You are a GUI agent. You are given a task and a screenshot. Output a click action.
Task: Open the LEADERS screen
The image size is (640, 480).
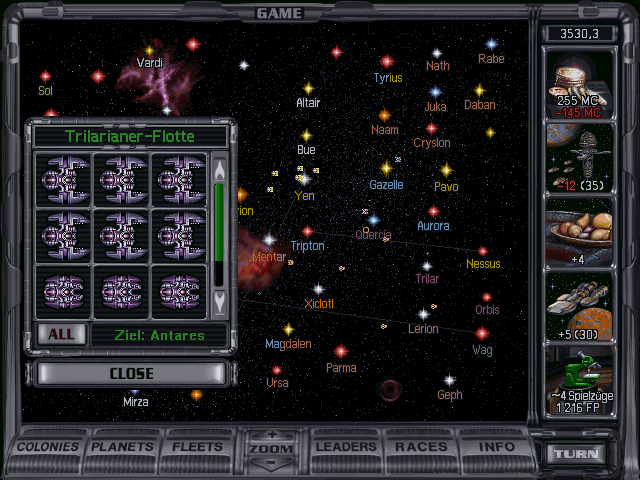point(346,446)
